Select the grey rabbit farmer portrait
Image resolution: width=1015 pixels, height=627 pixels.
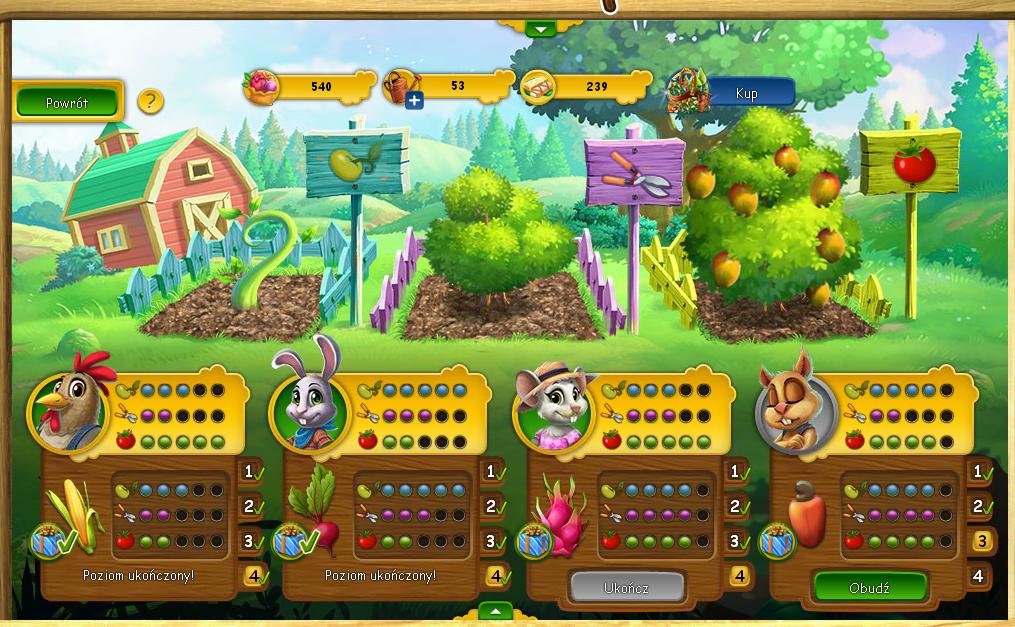[310, 409]
